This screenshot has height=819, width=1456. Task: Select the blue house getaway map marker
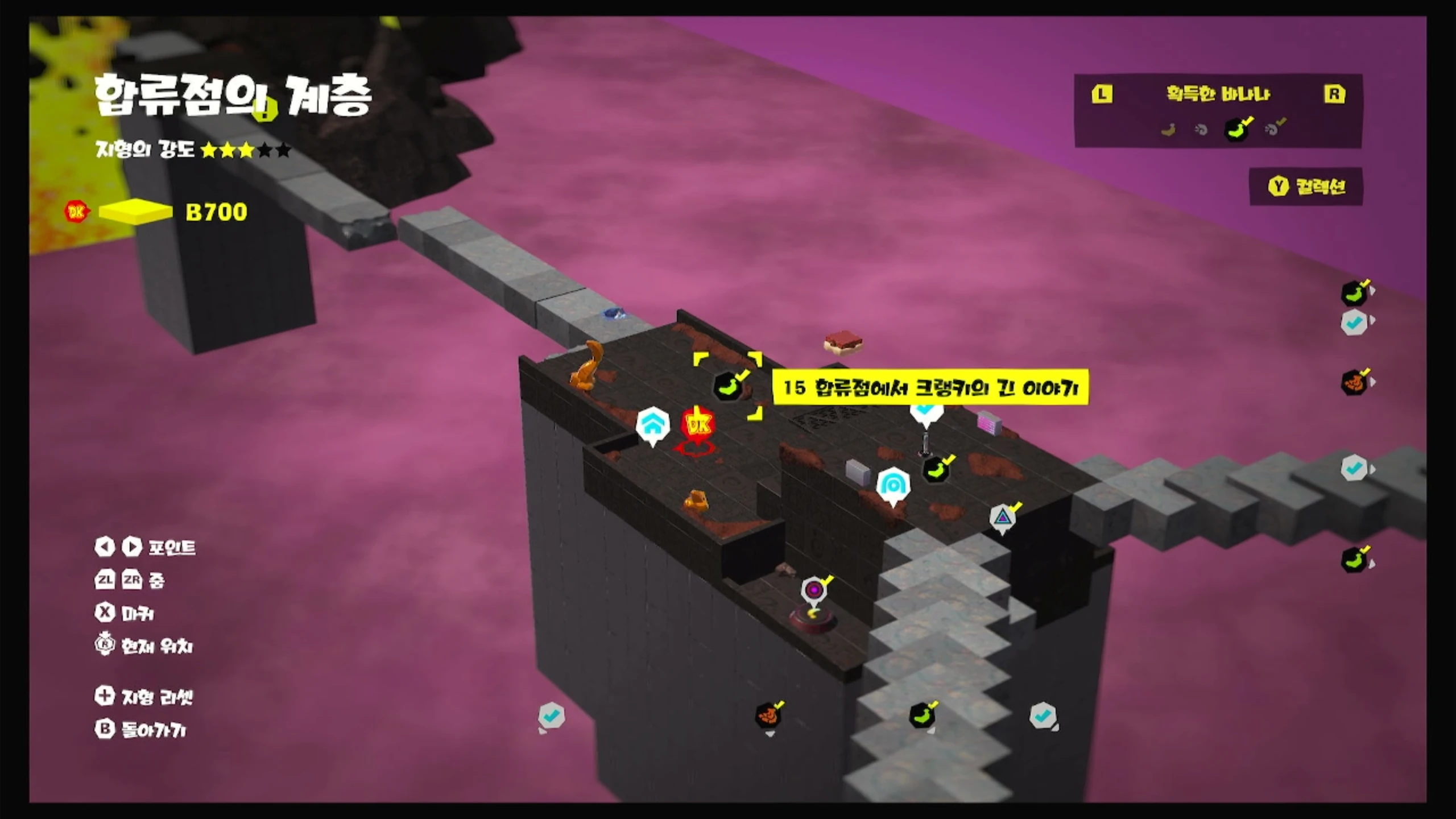coord(652,424)
